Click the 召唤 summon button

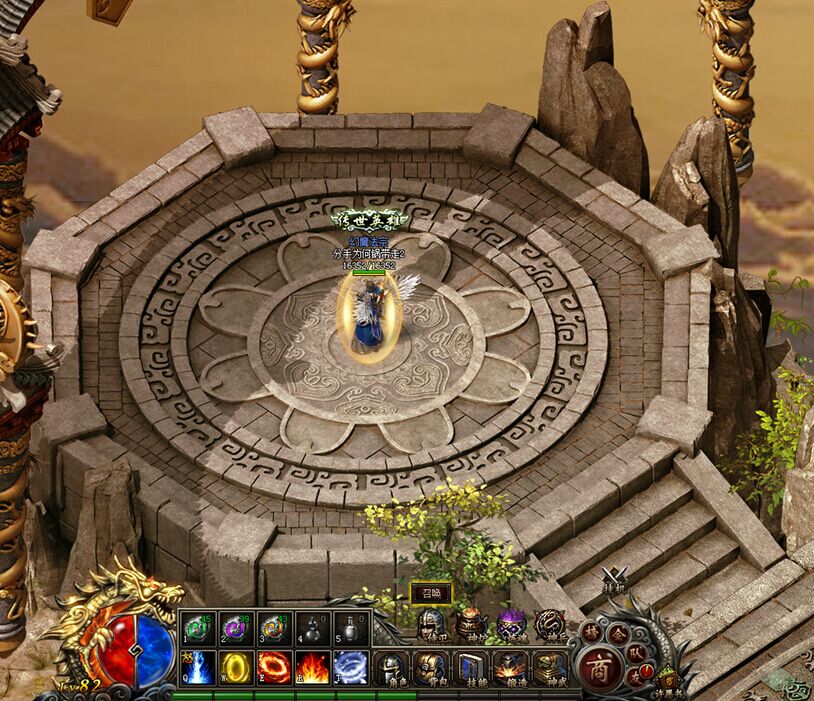tap(432, 593)
